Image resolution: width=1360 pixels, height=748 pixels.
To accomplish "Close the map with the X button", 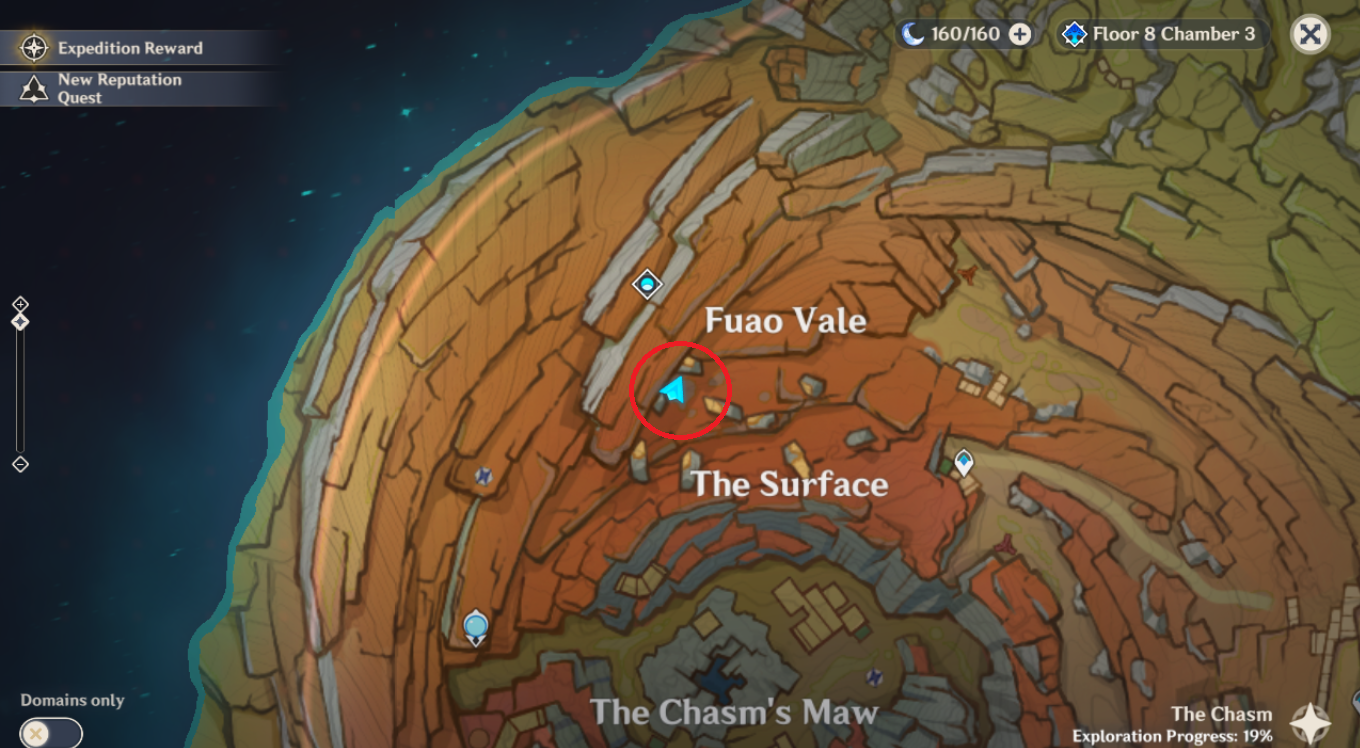I will pos(1310,34).
